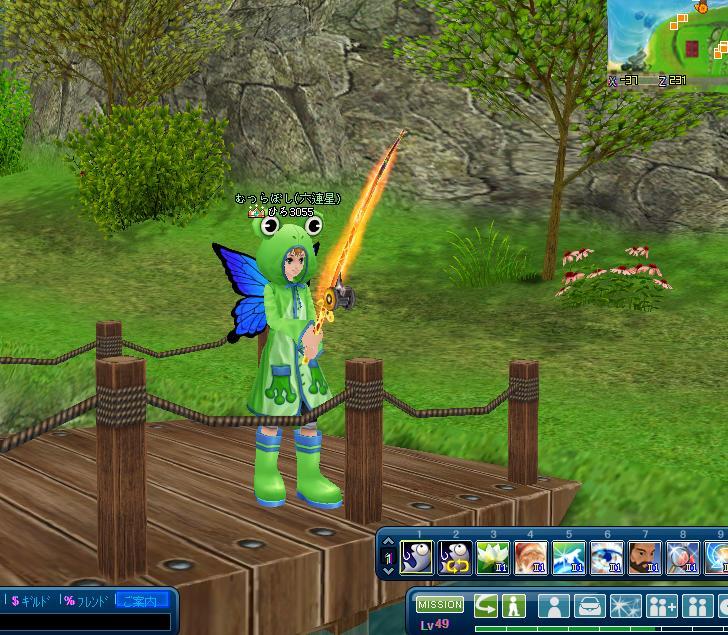Click the hotbar page up arrow
The height and width of the screenshot is (635, 728).
point(389,543)
